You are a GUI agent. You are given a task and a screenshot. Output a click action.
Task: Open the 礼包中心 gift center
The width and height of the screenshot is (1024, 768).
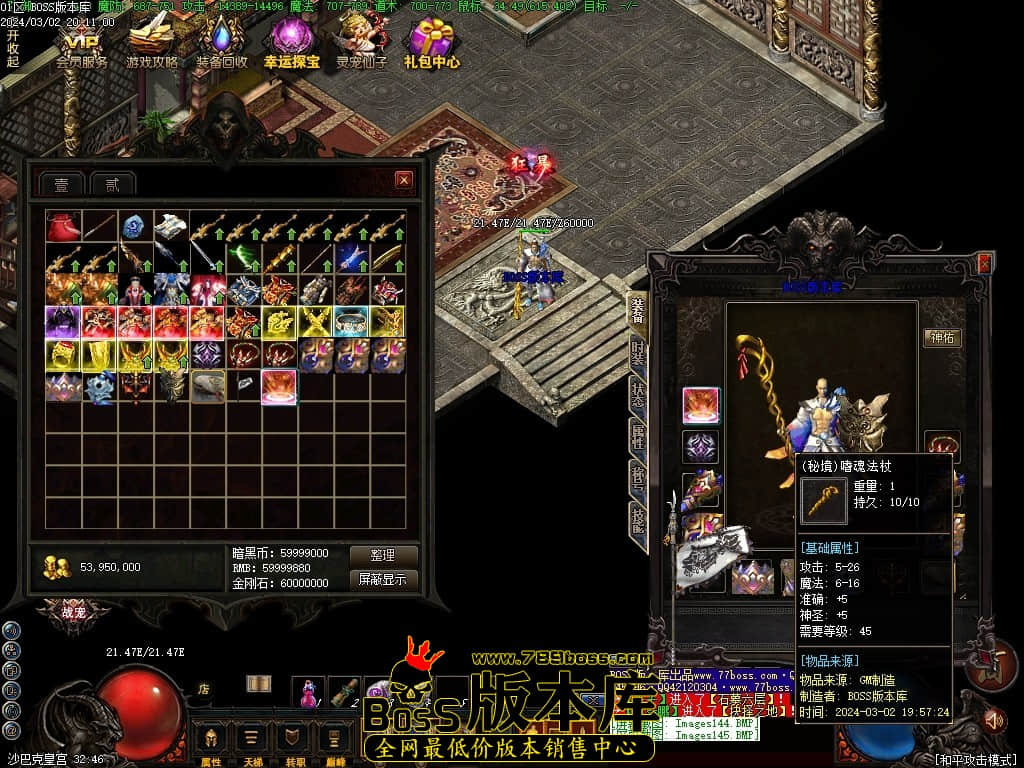[x=432, y=45]
